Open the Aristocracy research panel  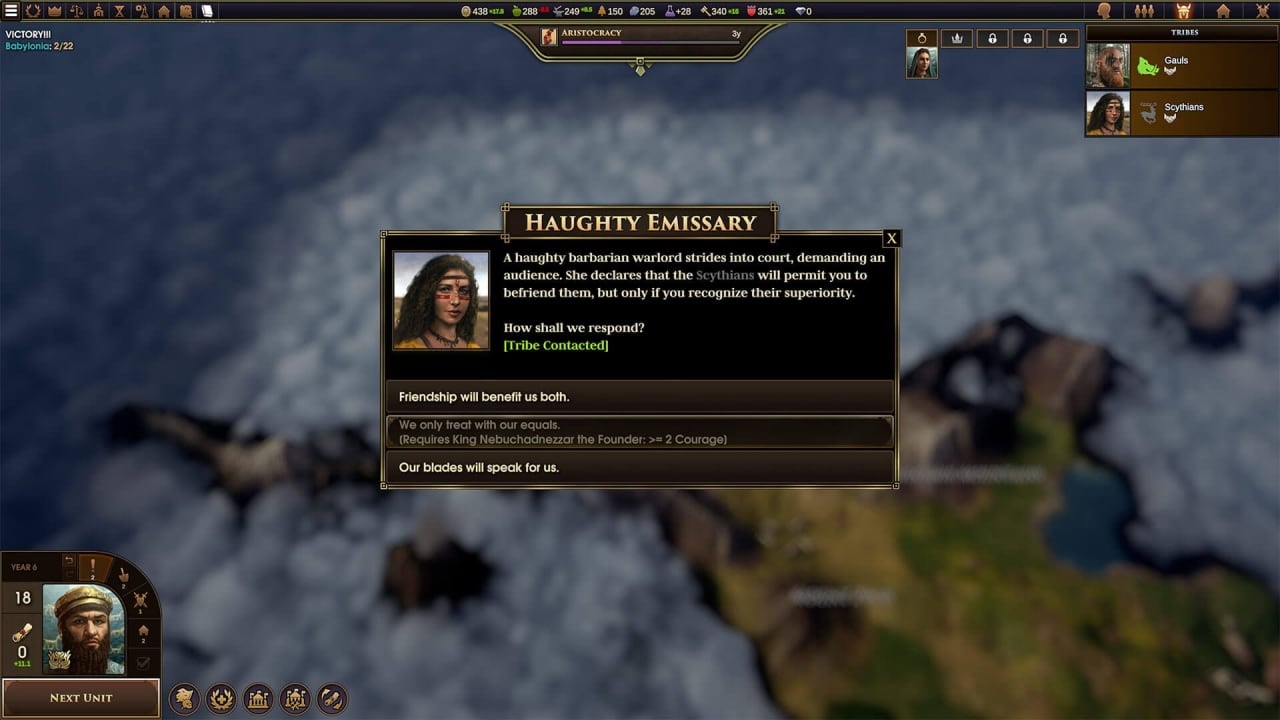[x=640, y=36]
